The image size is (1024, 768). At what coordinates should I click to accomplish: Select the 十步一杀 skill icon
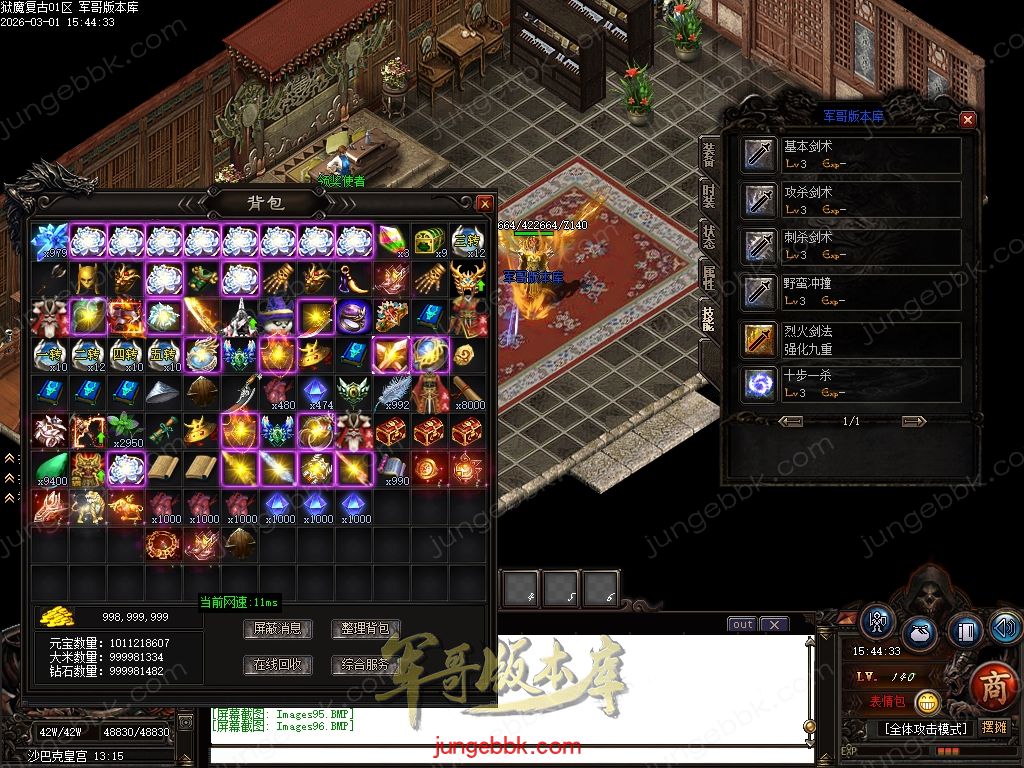(759, 385)
